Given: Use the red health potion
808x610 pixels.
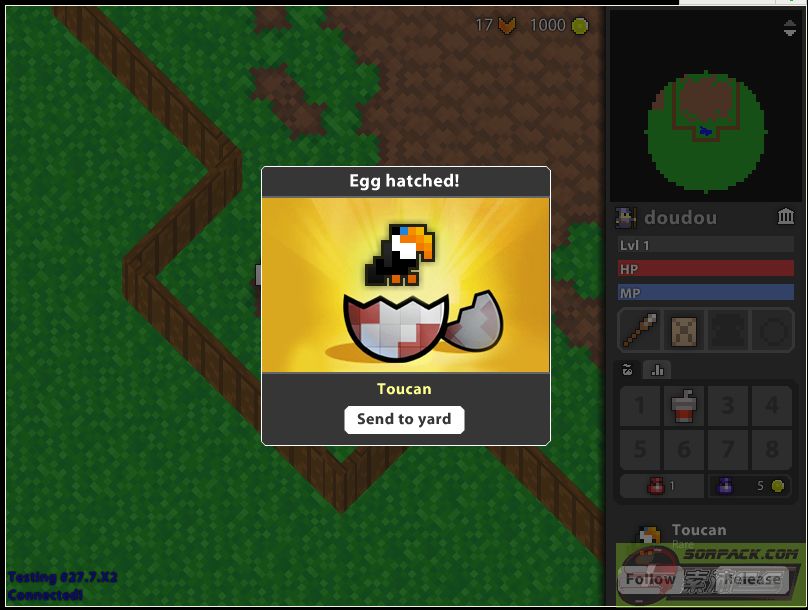Looking at the screenshot, I should pos(660,486).
